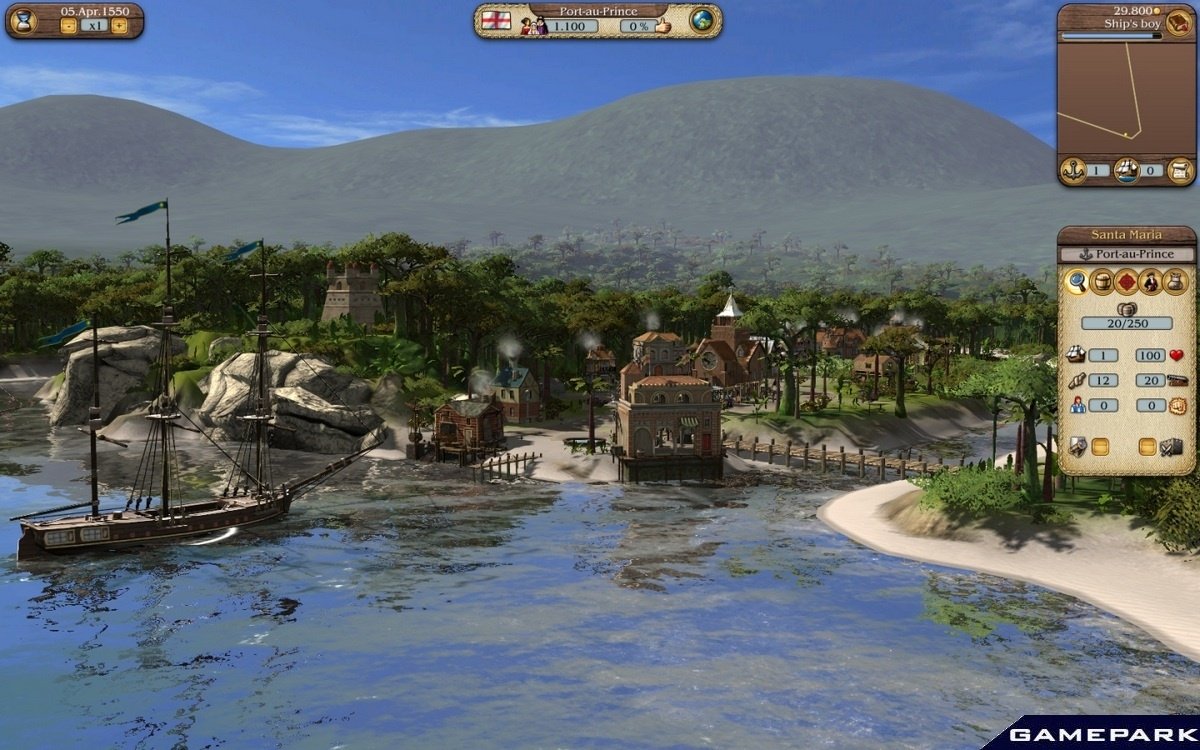This screenshot has height=750, width=1200.
Task: Select the sailing ship fleet icon
Action: point(1126,170)
